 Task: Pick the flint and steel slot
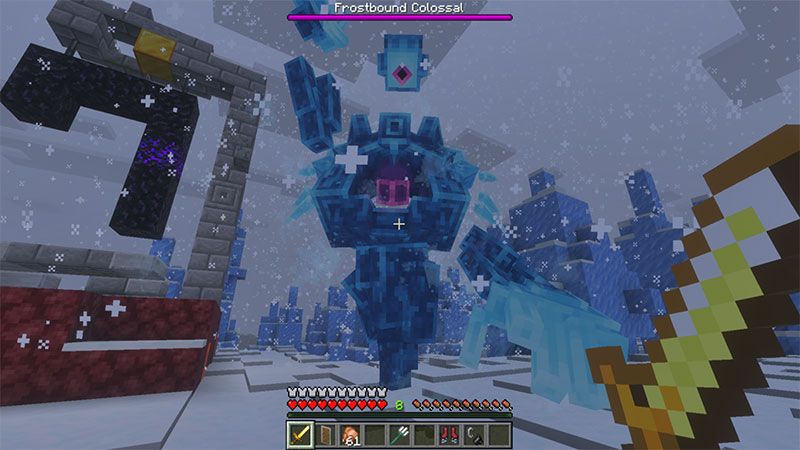coord(474,434)
